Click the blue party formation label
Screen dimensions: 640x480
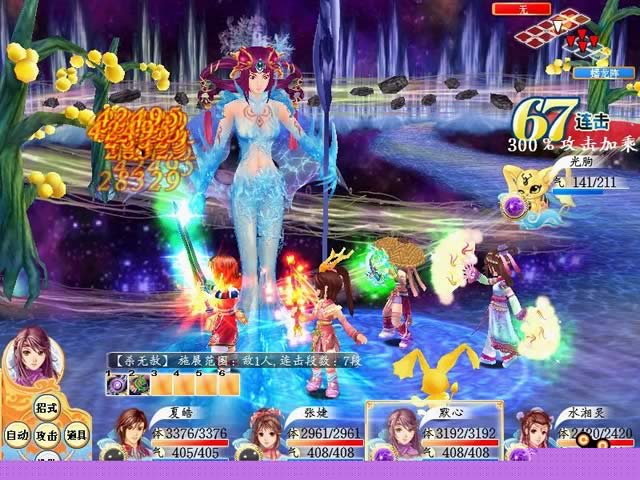(x=592, y=72)
